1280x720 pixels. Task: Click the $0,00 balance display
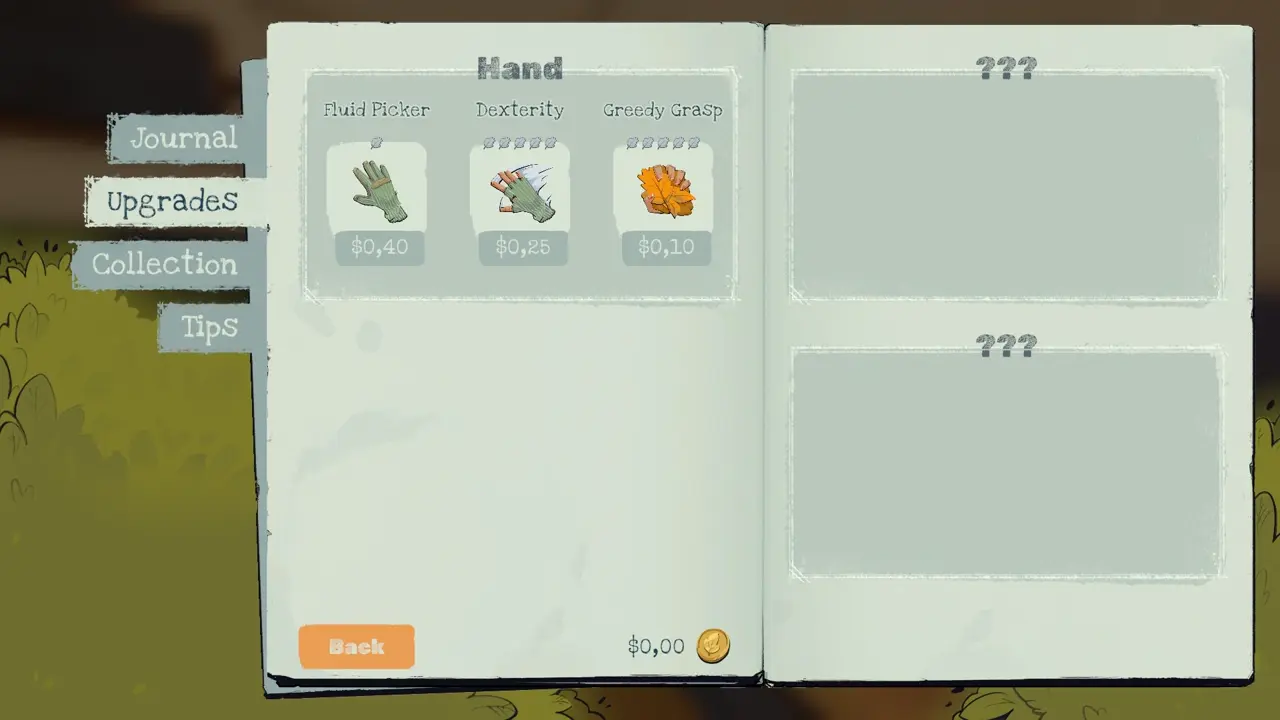coord(655,647)
